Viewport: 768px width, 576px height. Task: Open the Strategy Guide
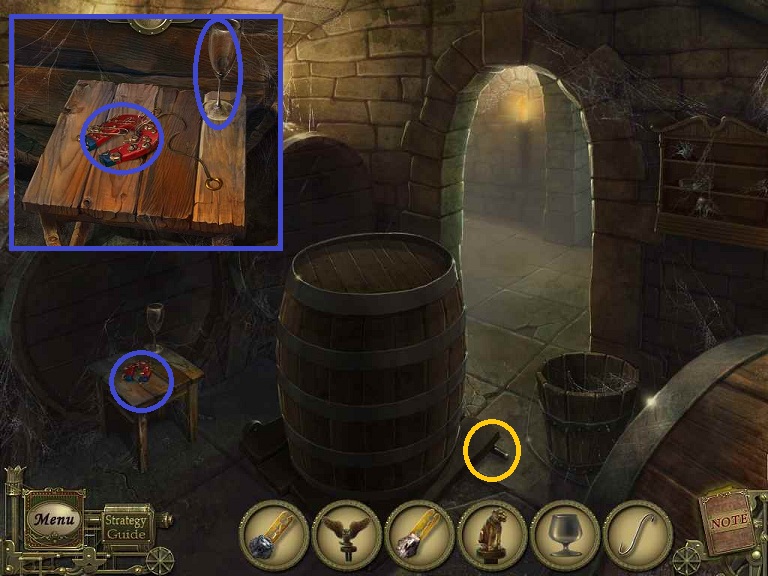click(x=126, y=526)
